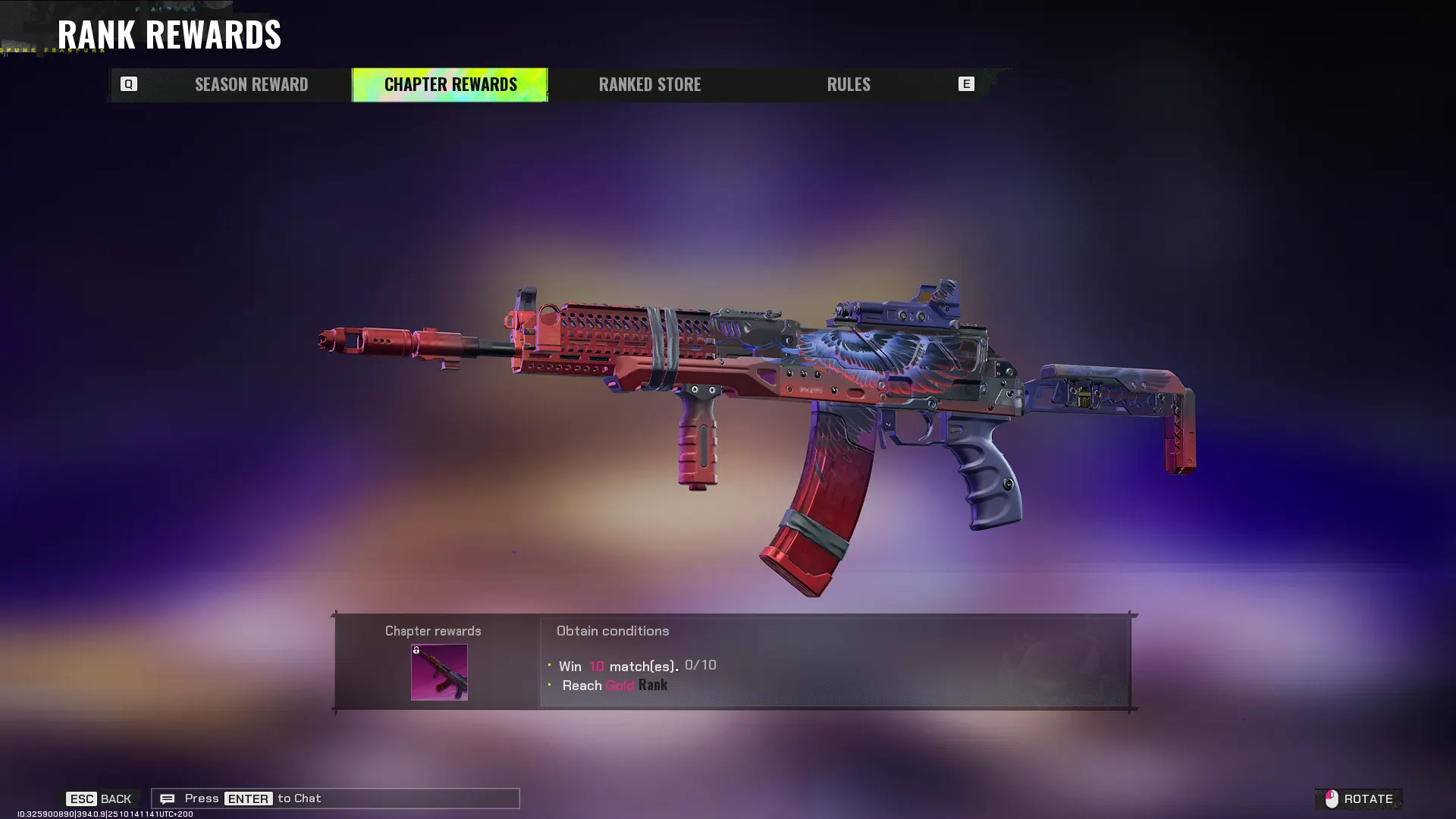The image size is (1456, 819).
Task: Click the 0/10 match win progress counter
Action: pyautogui.click(x=700, y=665)
